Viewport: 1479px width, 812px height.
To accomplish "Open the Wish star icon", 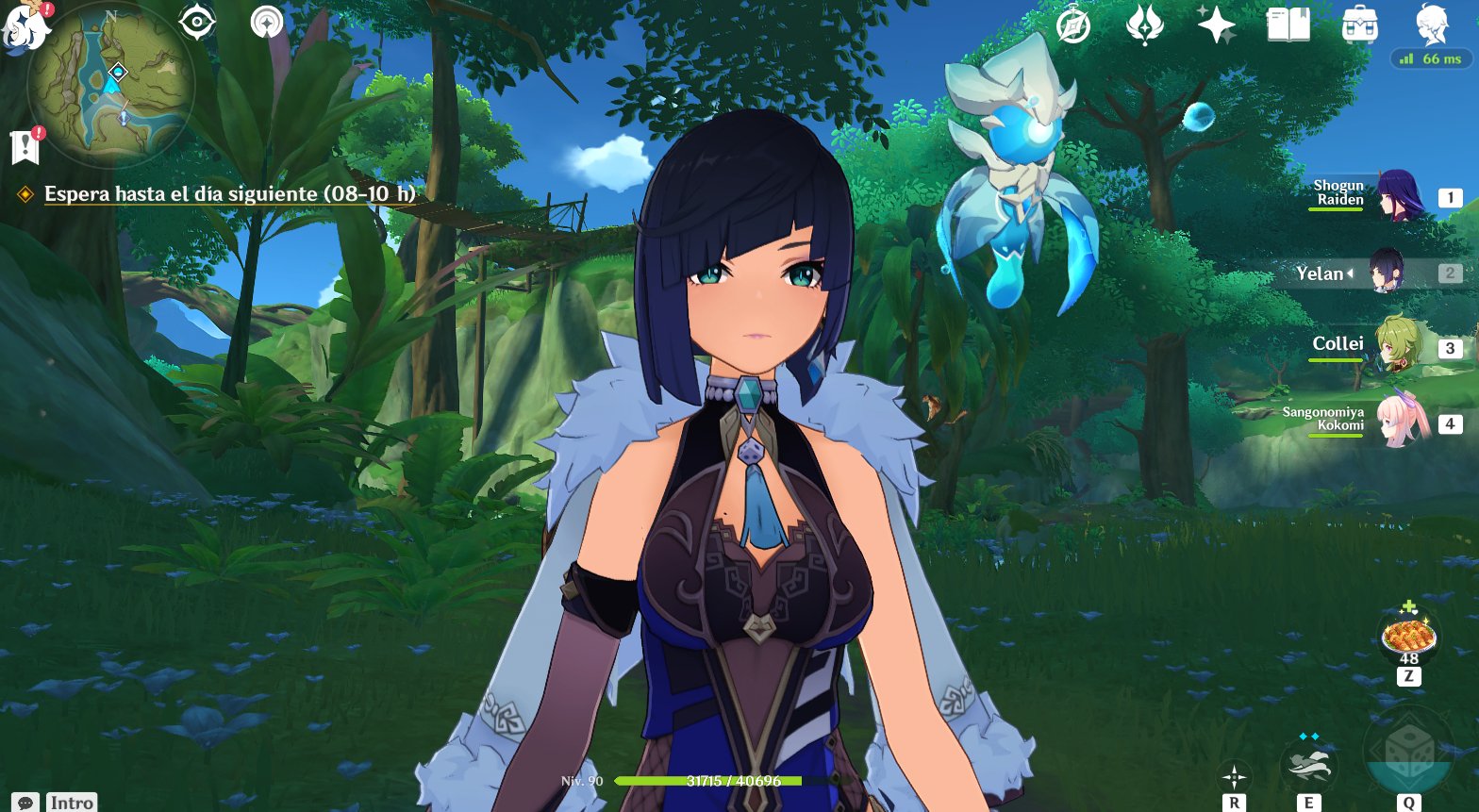I will (1215, 25).
